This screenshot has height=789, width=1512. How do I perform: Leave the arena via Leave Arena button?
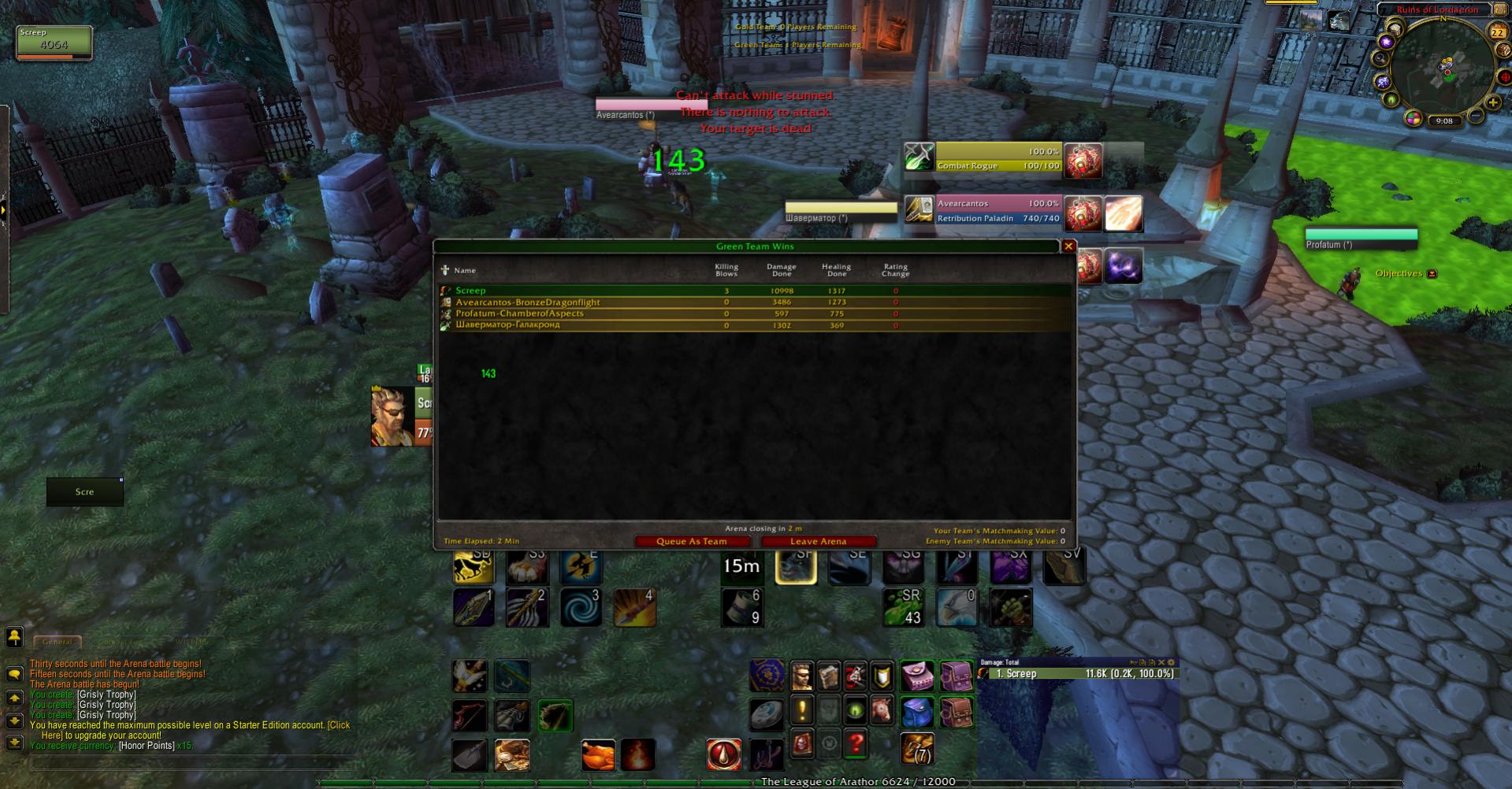click(818, 541)
